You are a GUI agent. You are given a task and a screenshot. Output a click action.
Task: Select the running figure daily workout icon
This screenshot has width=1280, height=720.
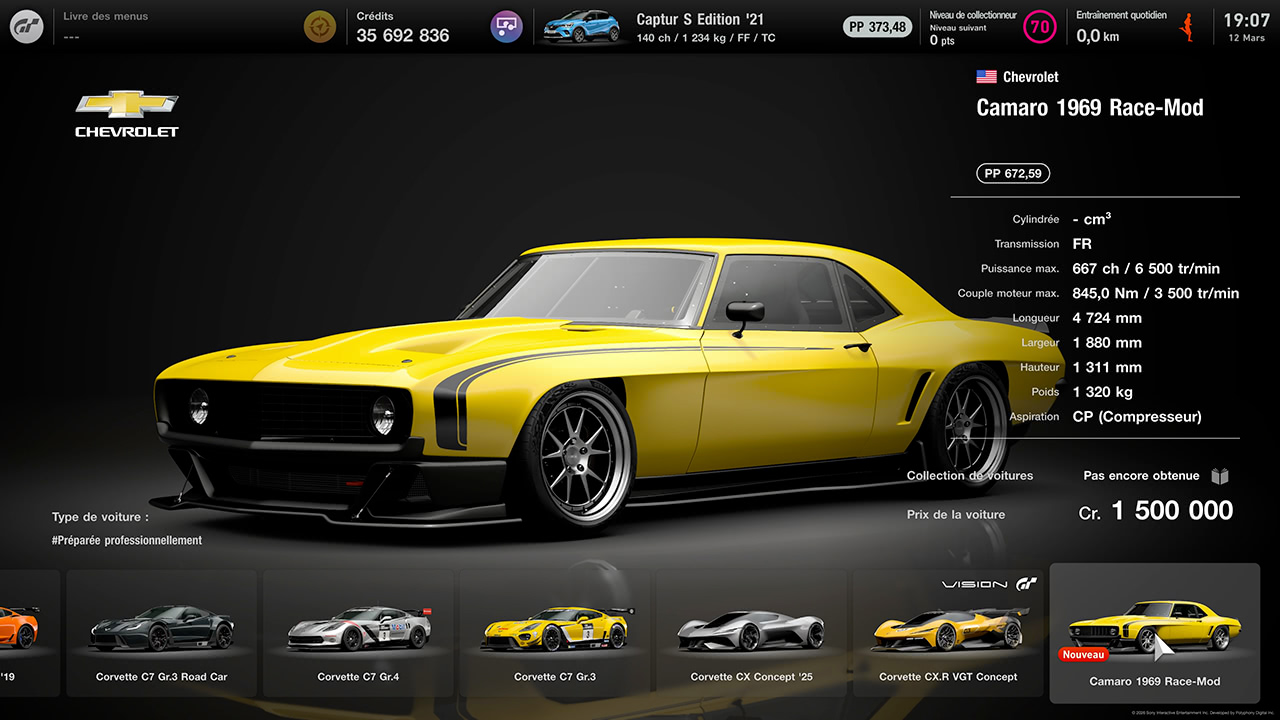tap(1186, 26)
